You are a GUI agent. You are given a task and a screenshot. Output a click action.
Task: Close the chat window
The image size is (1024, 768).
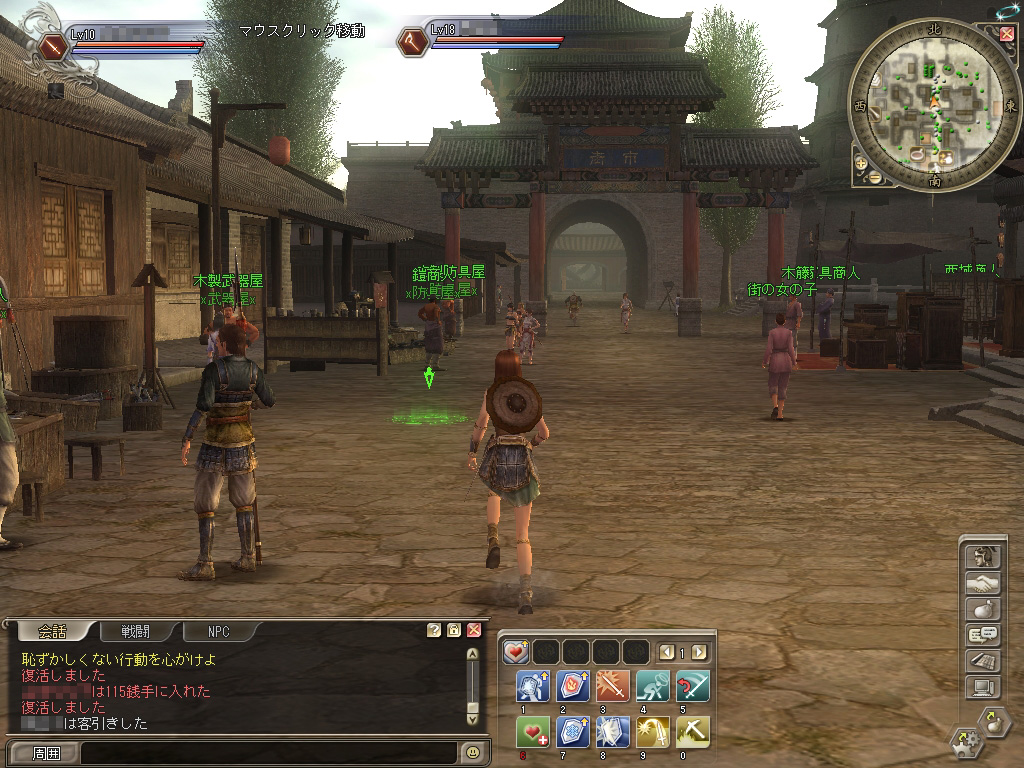tap(474, 630)
